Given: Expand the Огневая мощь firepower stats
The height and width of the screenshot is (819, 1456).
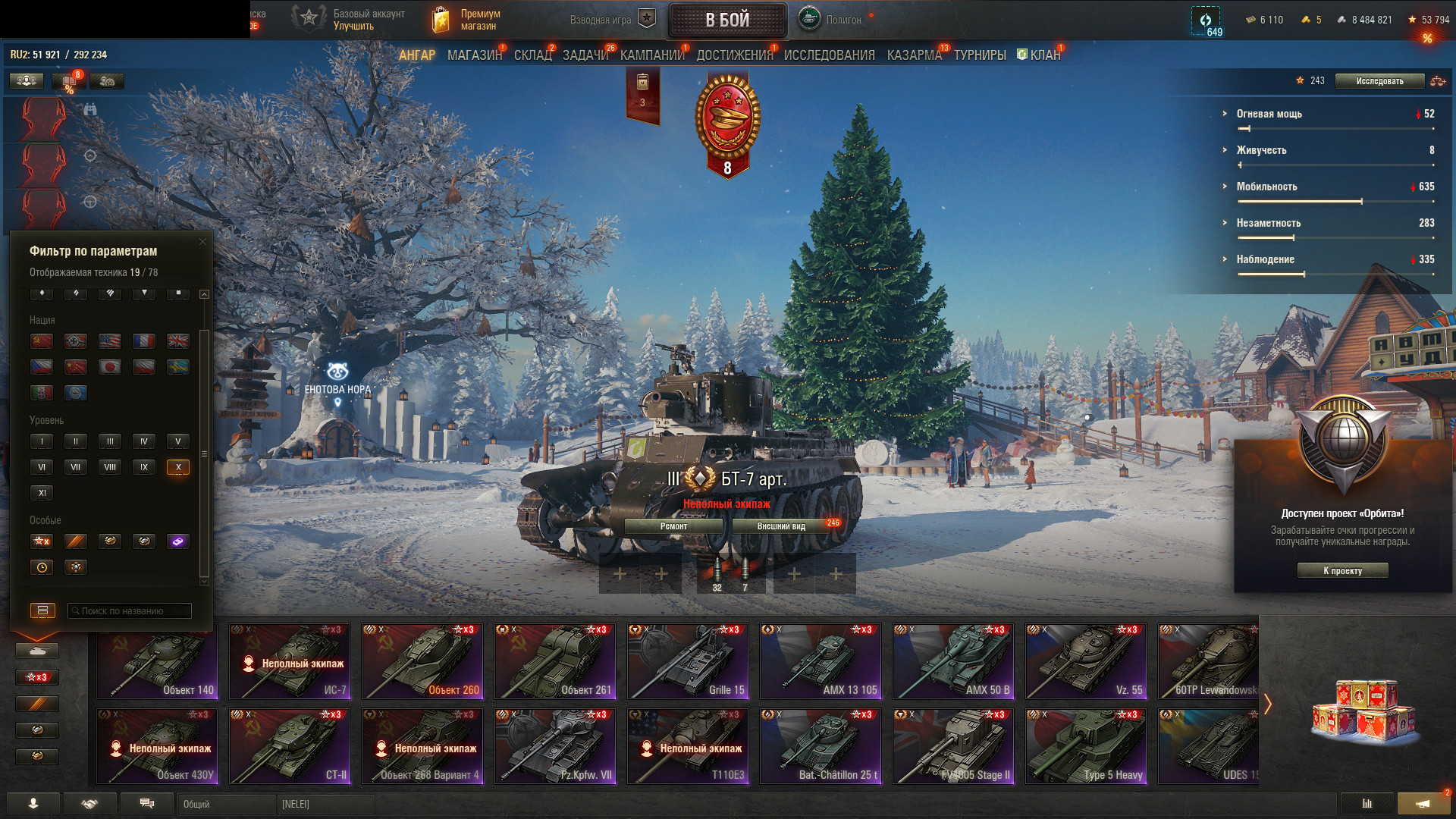Looking at the screenshot, I should tap(1269, 114).
